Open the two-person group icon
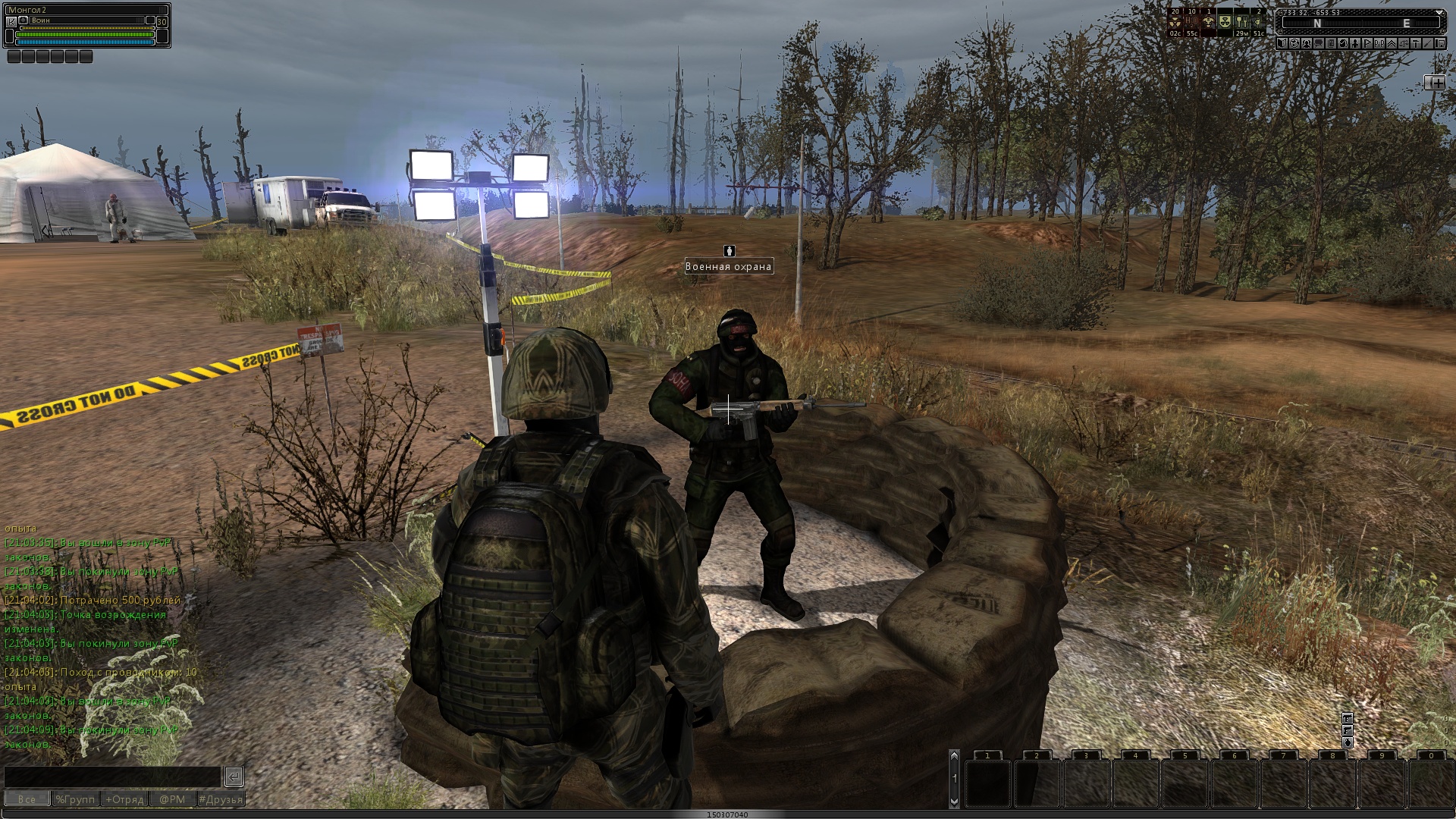The image size is (1456, 819). tap(1307, 43)
